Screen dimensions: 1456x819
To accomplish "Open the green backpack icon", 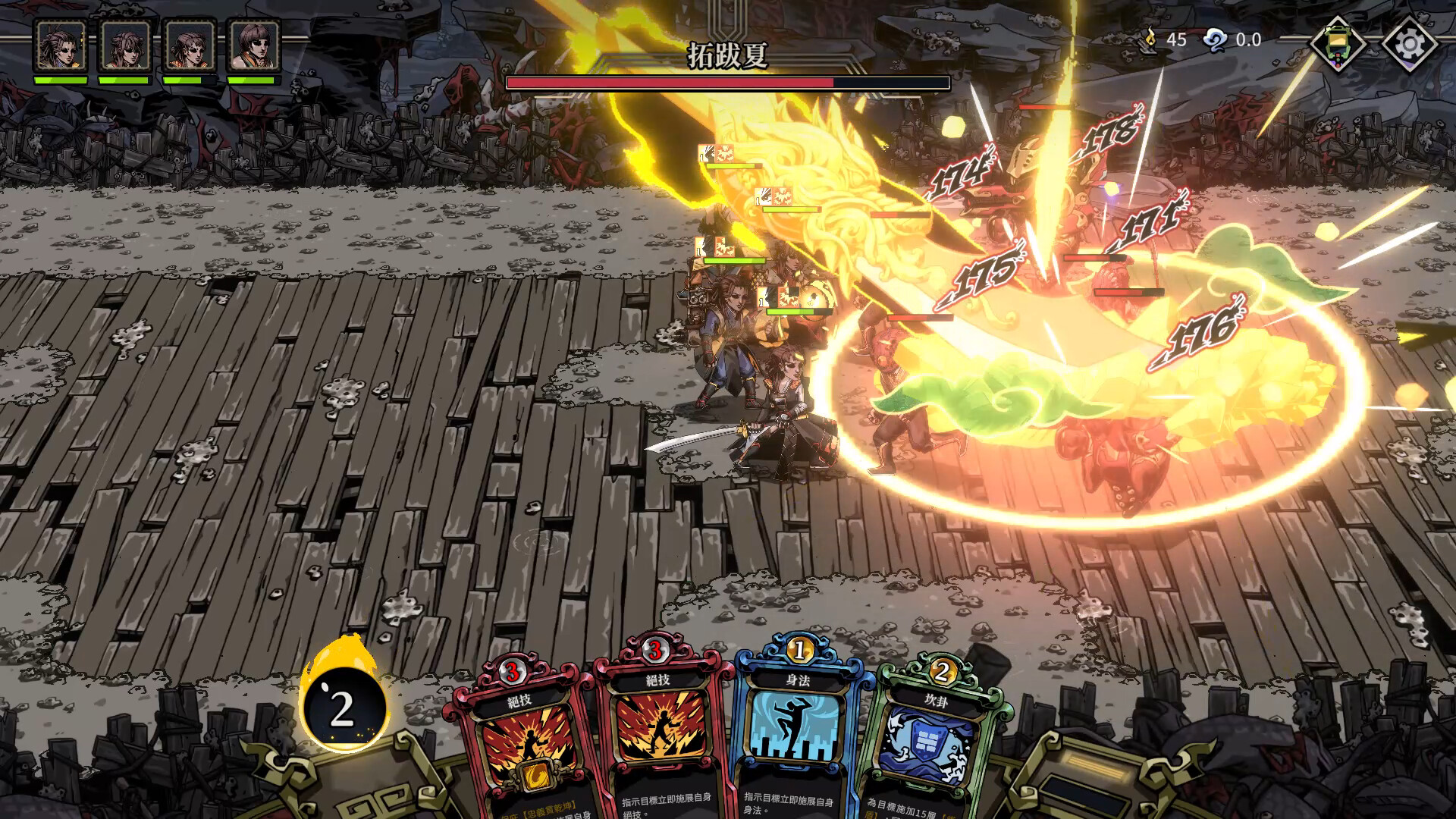I will point(1338,44).
